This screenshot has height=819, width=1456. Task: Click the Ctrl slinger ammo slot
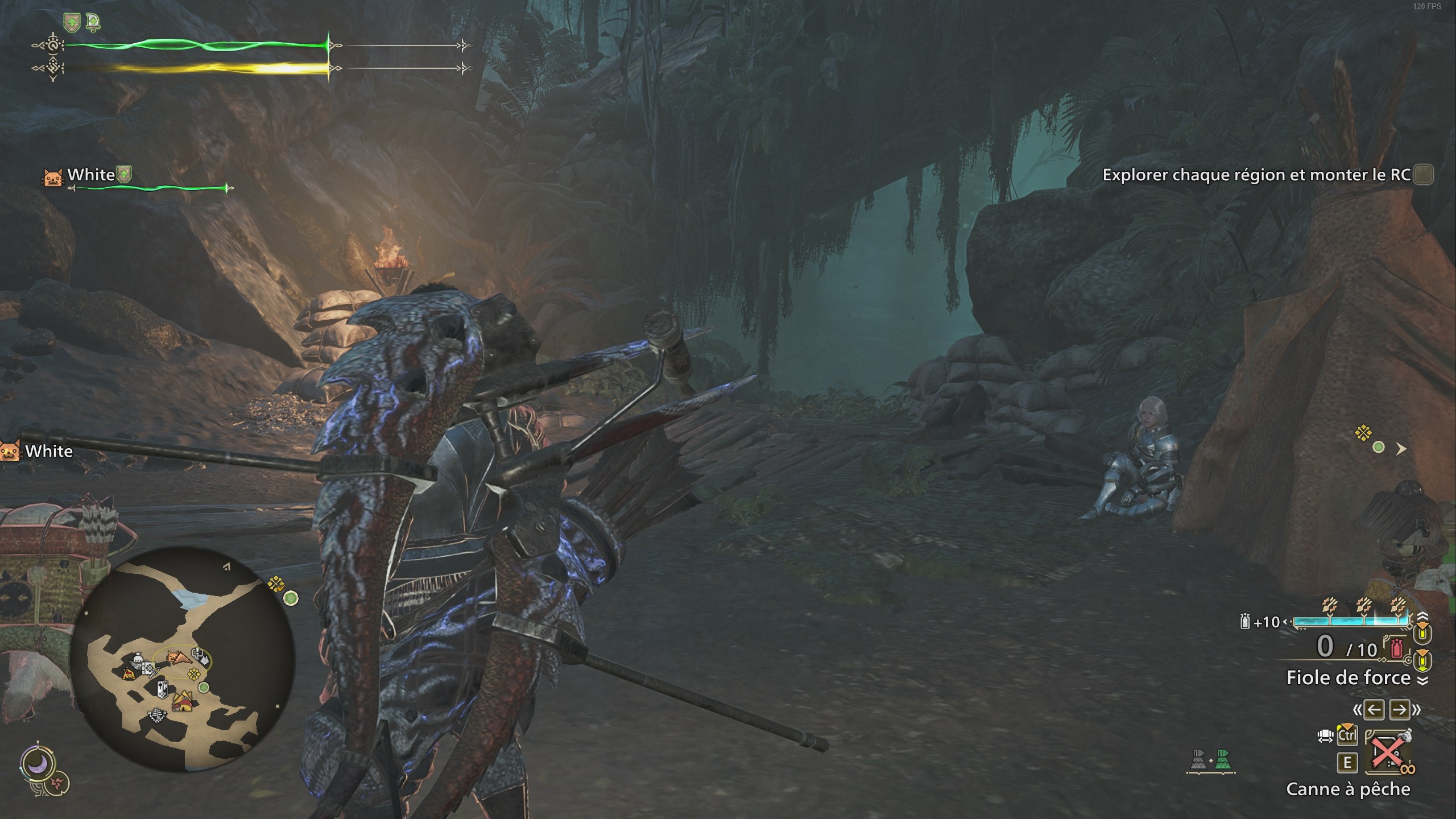click(x=1348, y=737)
